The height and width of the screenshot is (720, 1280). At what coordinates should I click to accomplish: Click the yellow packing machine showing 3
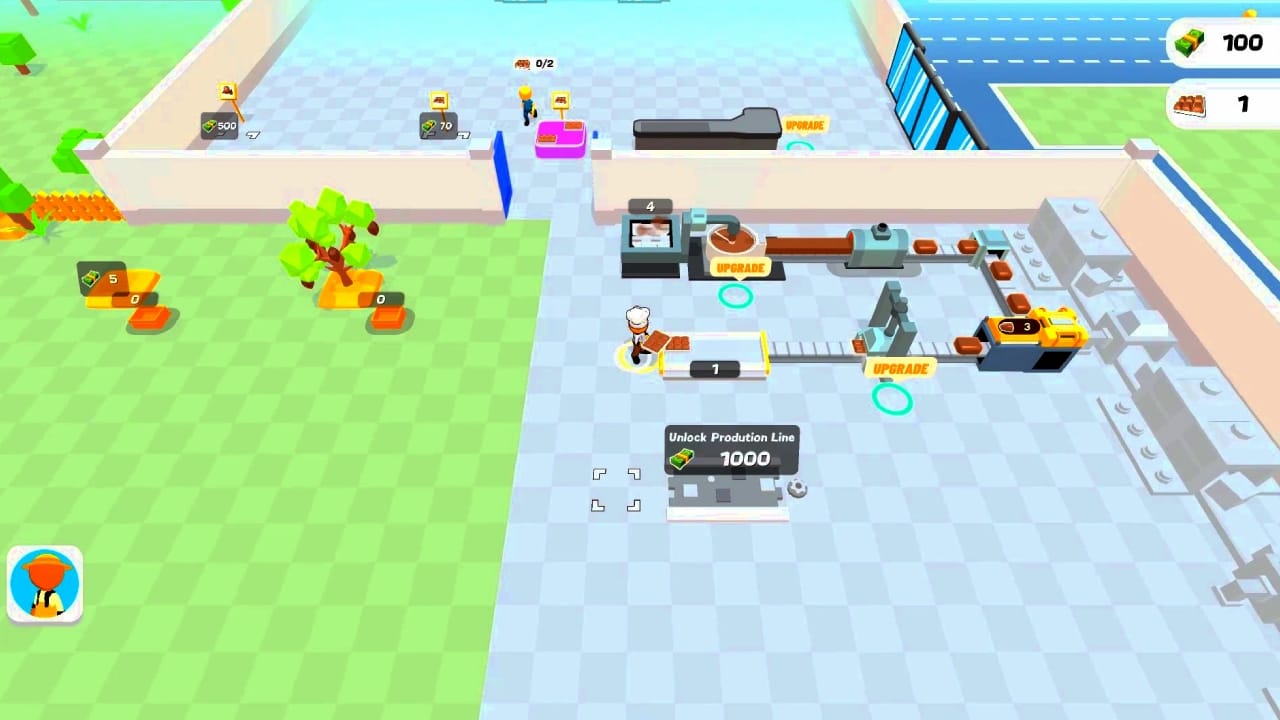pyautogui.click(x=1023, y=330)
